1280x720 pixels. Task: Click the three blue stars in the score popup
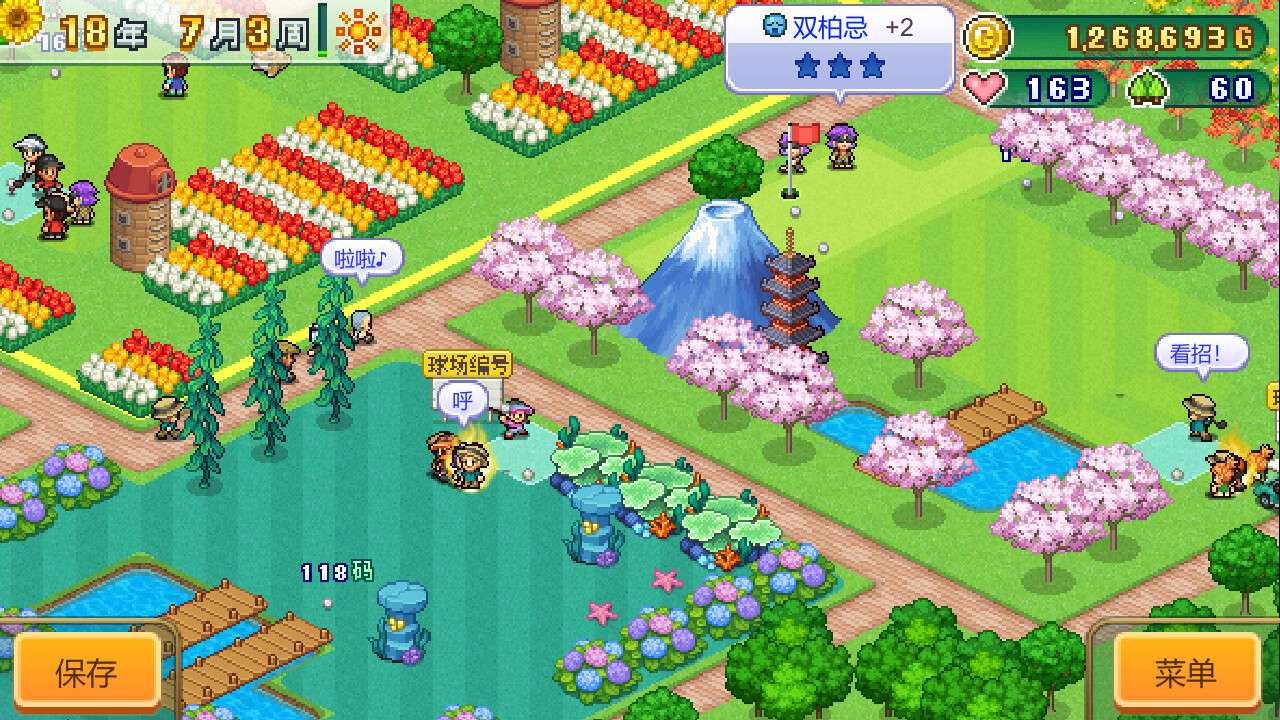coord(838,65)
